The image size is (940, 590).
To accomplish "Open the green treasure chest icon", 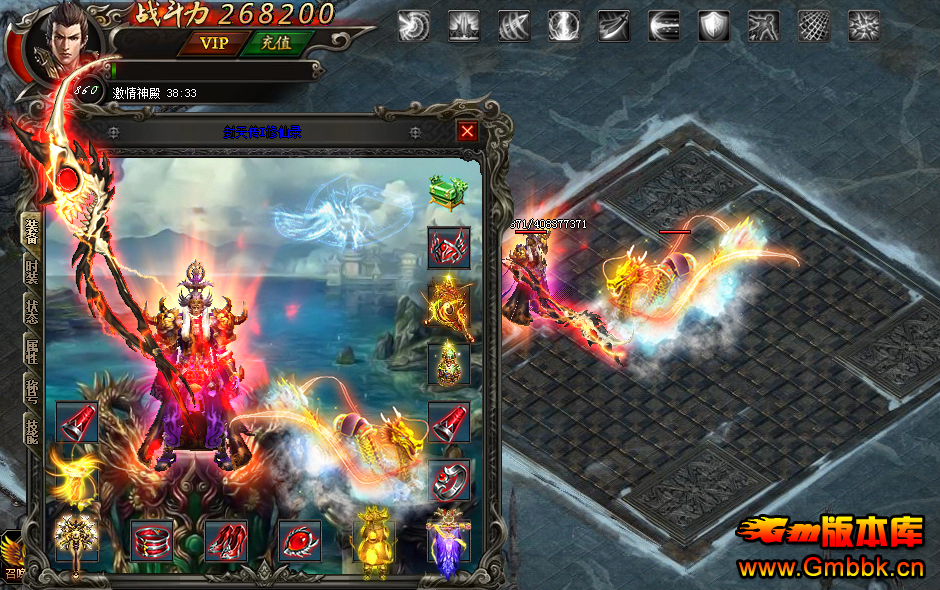I will [448, 191].
